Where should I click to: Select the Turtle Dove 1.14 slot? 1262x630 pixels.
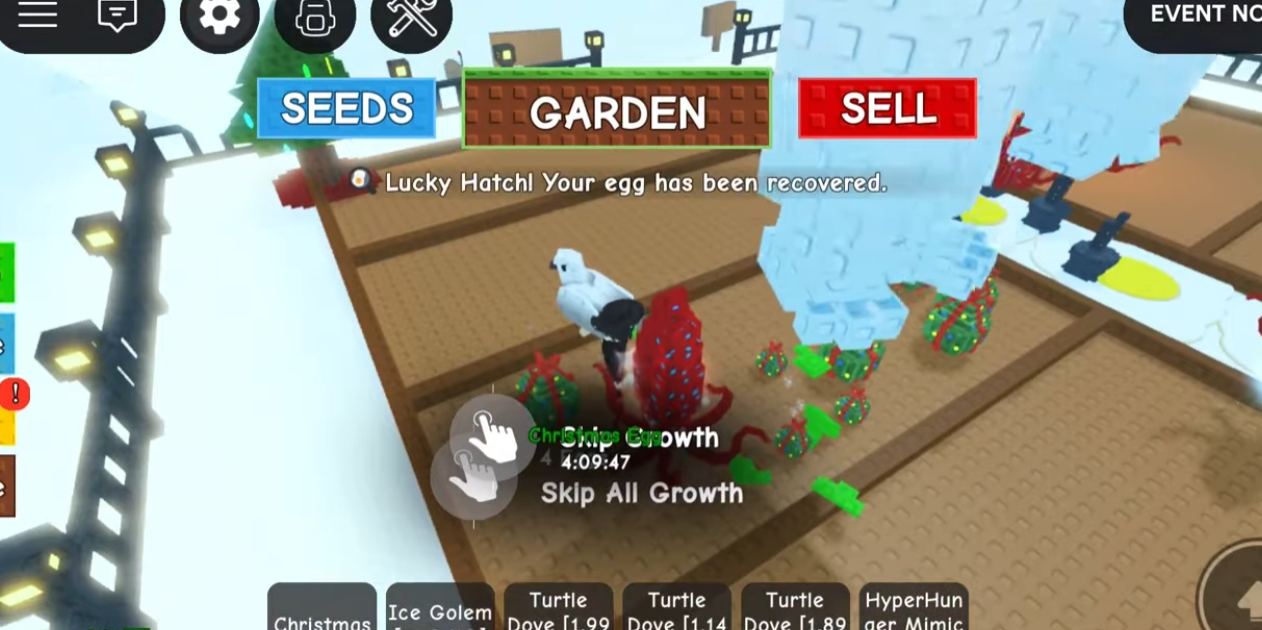[676, 609]
